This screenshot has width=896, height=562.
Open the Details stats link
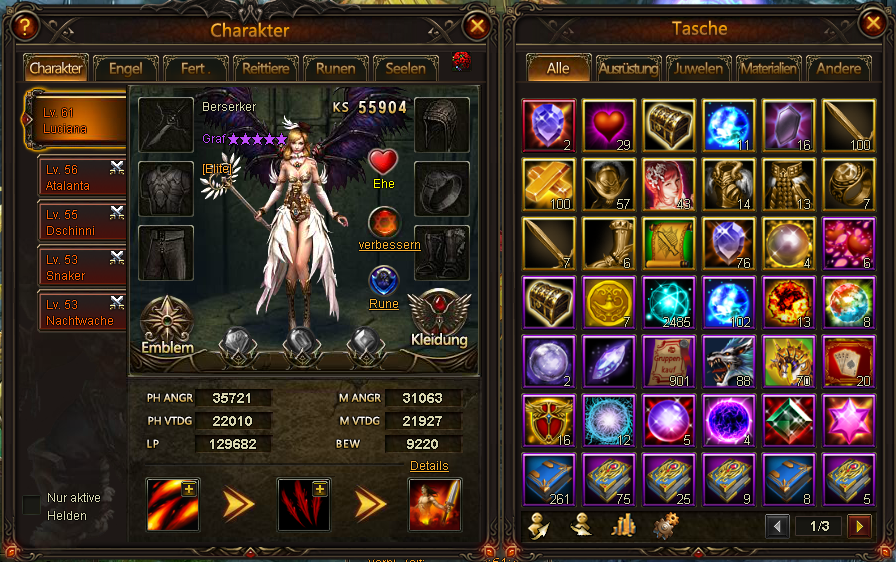(429, 466)
